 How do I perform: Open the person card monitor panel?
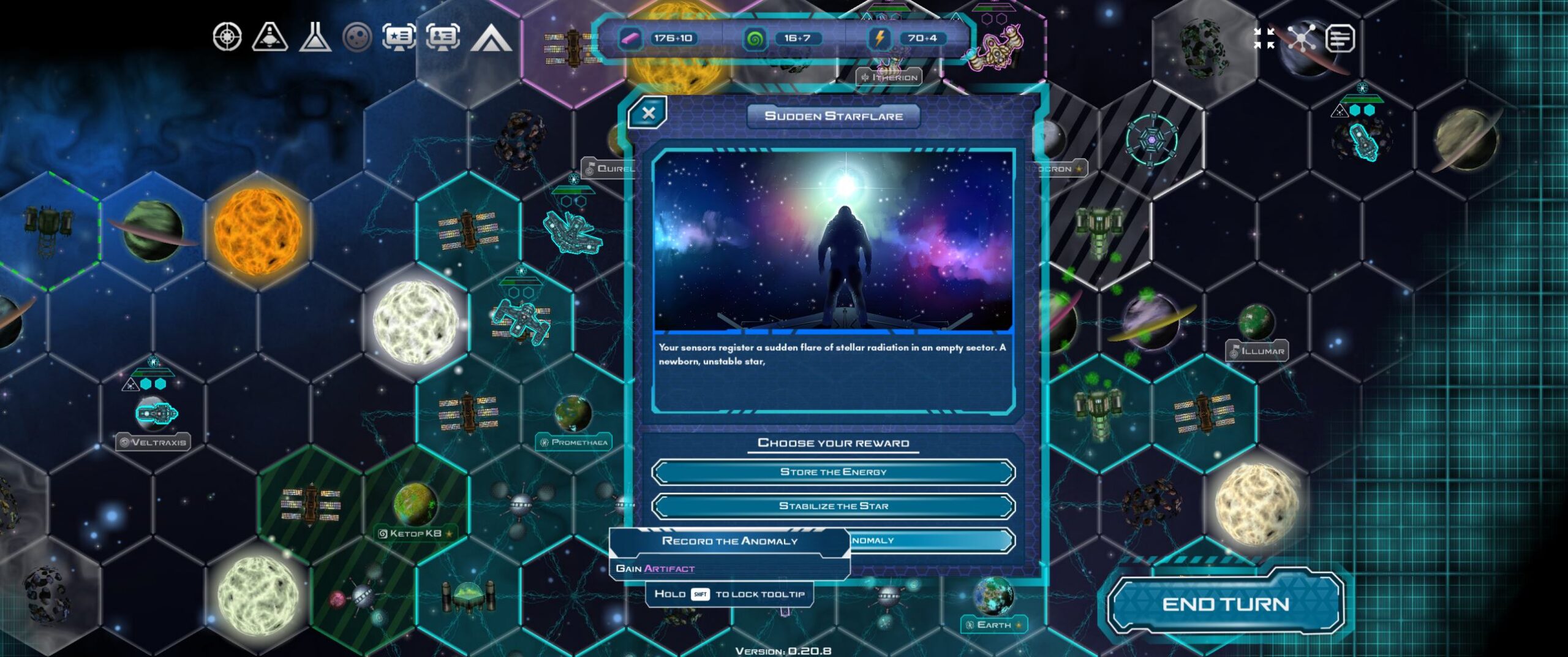442,37
